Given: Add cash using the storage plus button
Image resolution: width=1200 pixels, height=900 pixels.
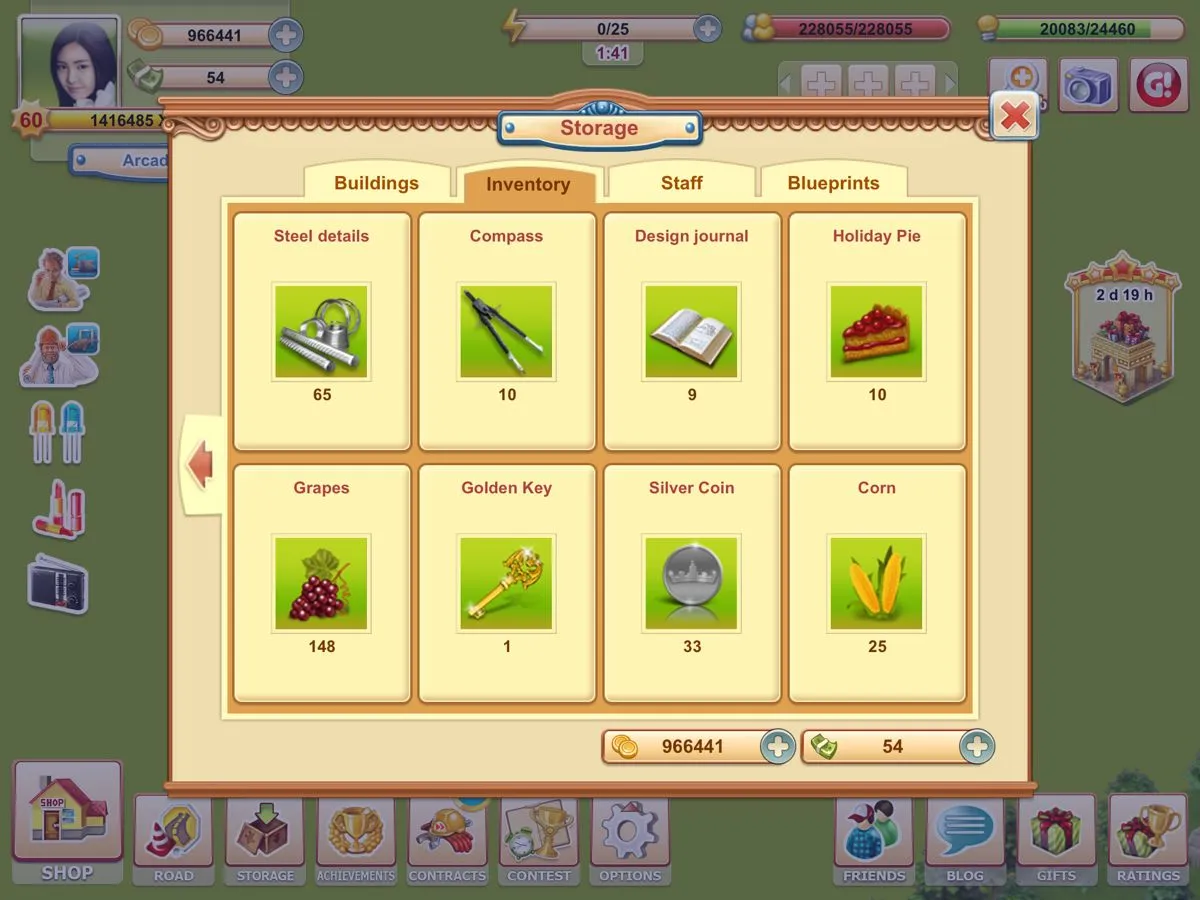Looking at the screenshot, I should point(976,746).
